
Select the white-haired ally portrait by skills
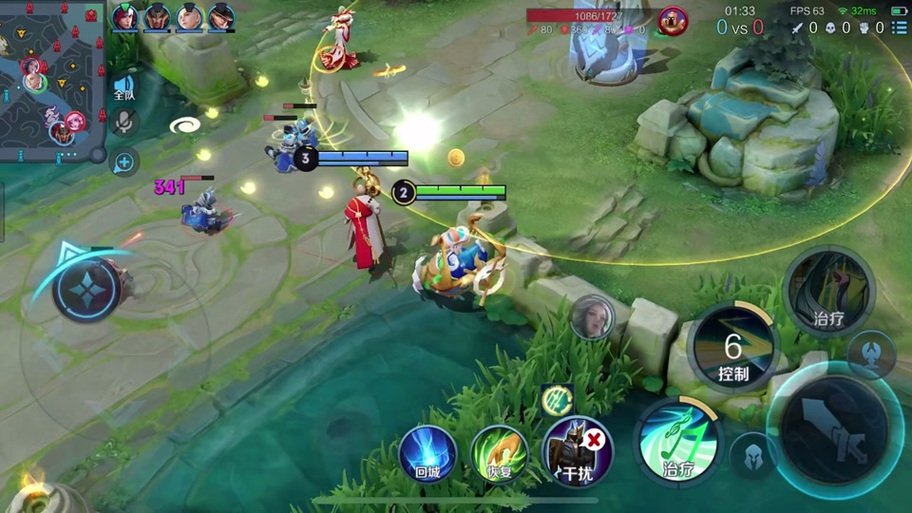[x=592, y=318]
